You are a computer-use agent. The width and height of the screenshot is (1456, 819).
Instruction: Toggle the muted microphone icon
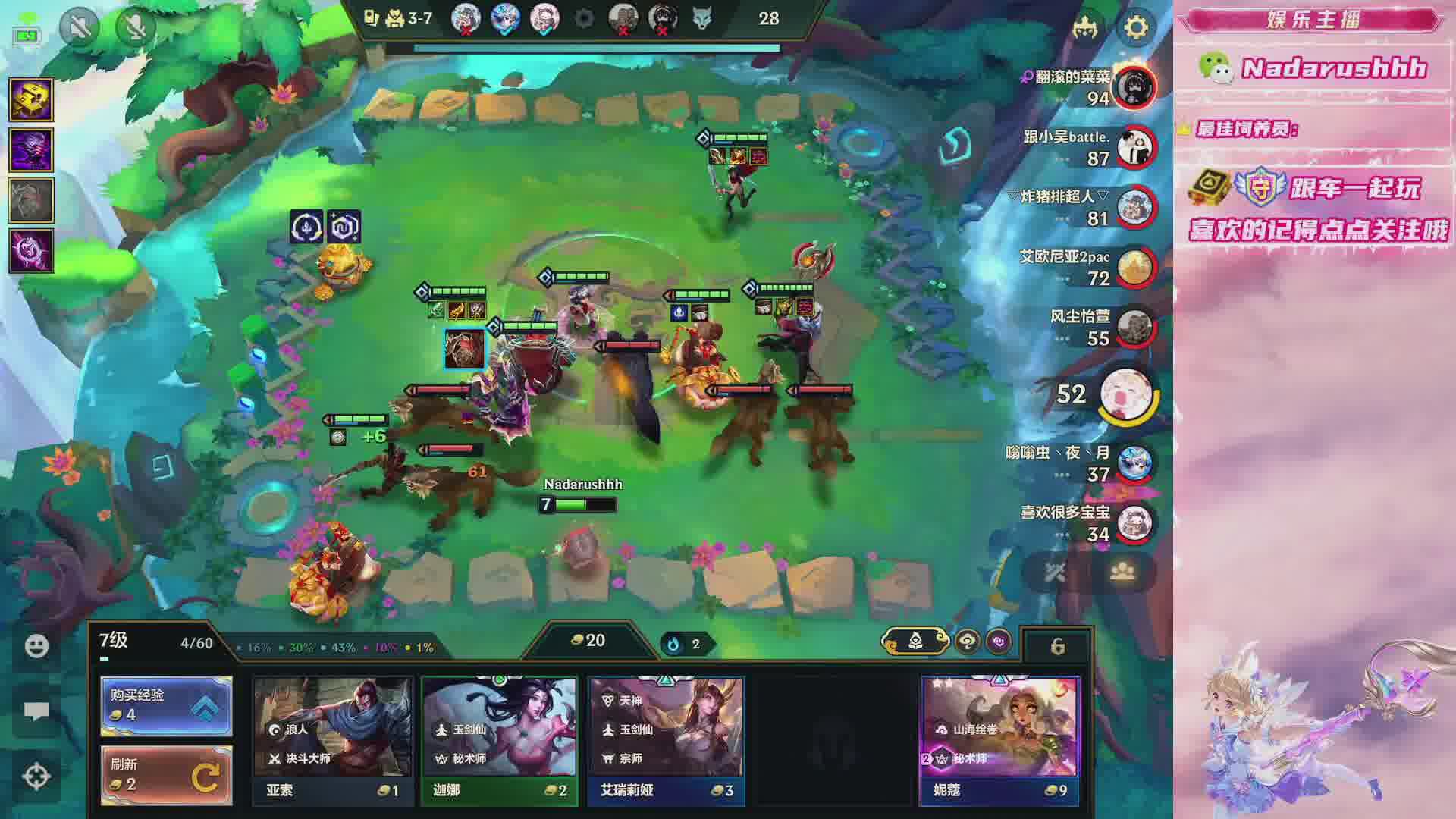coord(136,28)
